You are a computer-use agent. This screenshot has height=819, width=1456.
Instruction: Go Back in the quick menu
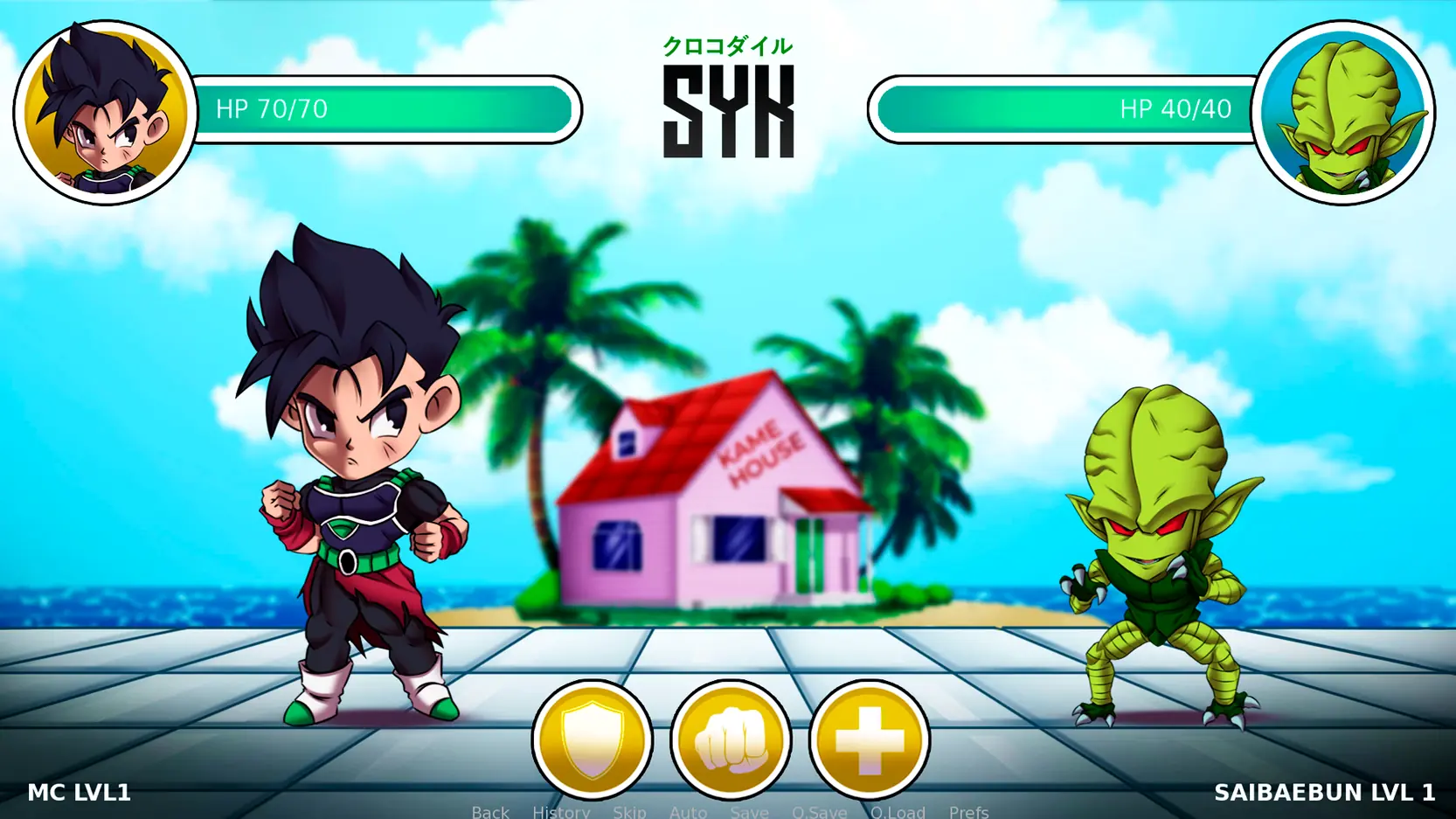[x=490, y=811]
